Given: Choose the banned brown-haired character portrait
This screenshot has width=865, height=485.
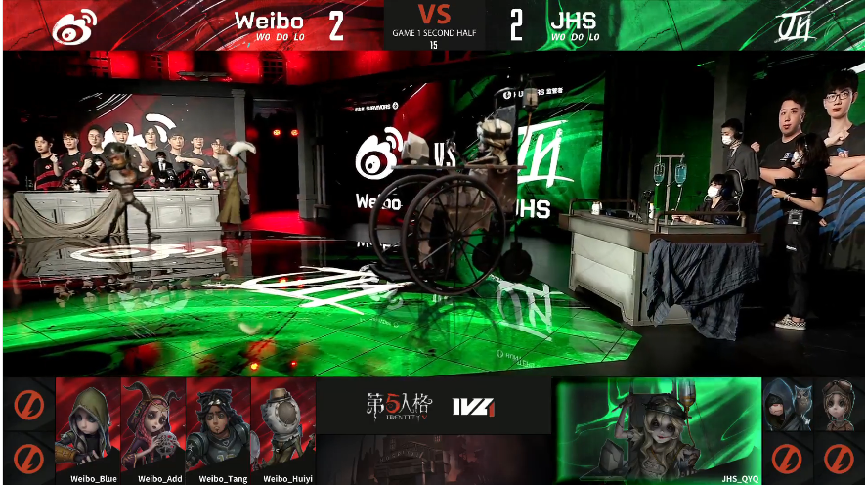Looking at the screenshot, I should [x=838, y=405].
